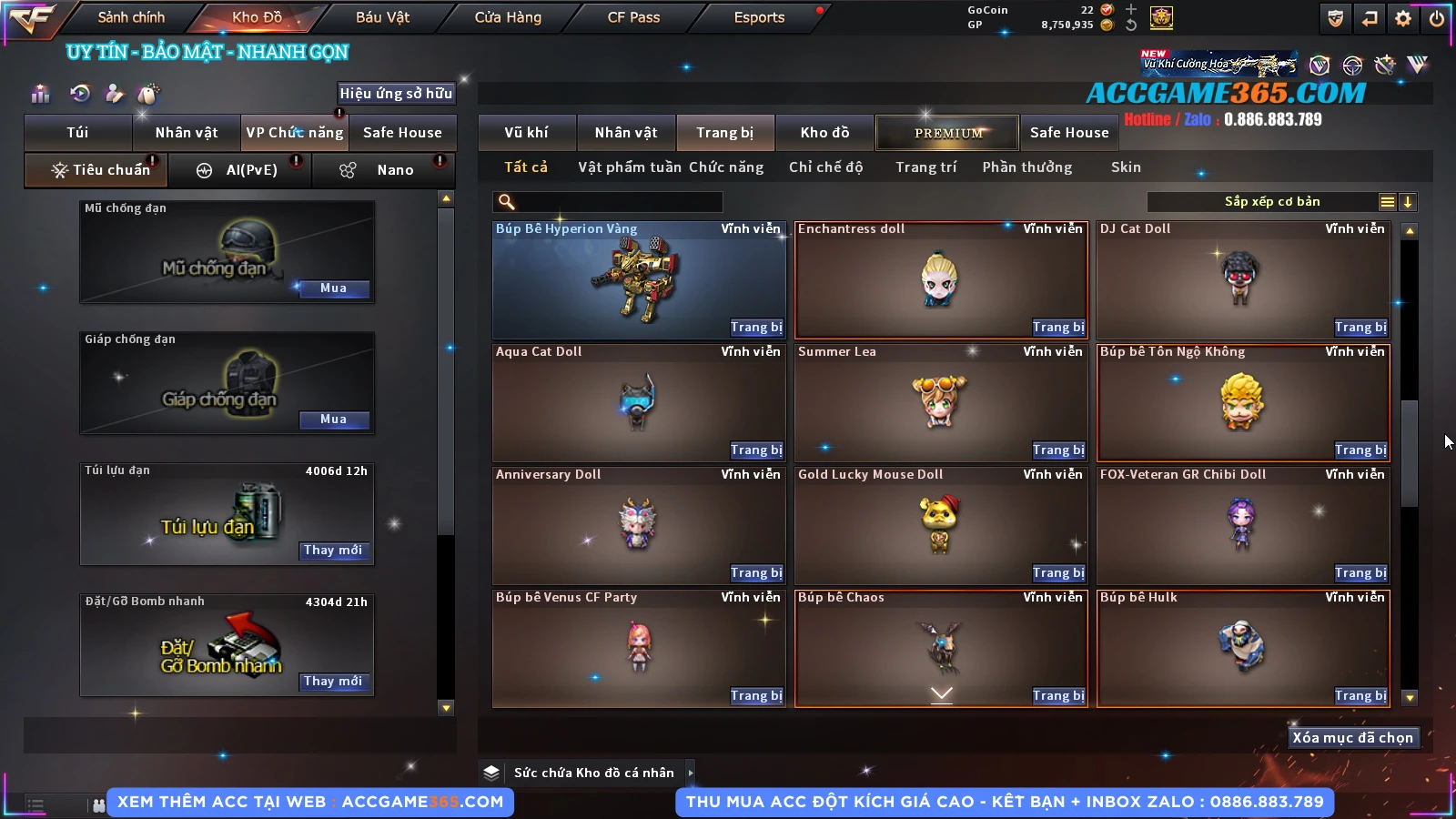This screenshot has height=819, width=1456.
Task: Equip the Enchantress doll
Action: click(x=1058, y=328)
